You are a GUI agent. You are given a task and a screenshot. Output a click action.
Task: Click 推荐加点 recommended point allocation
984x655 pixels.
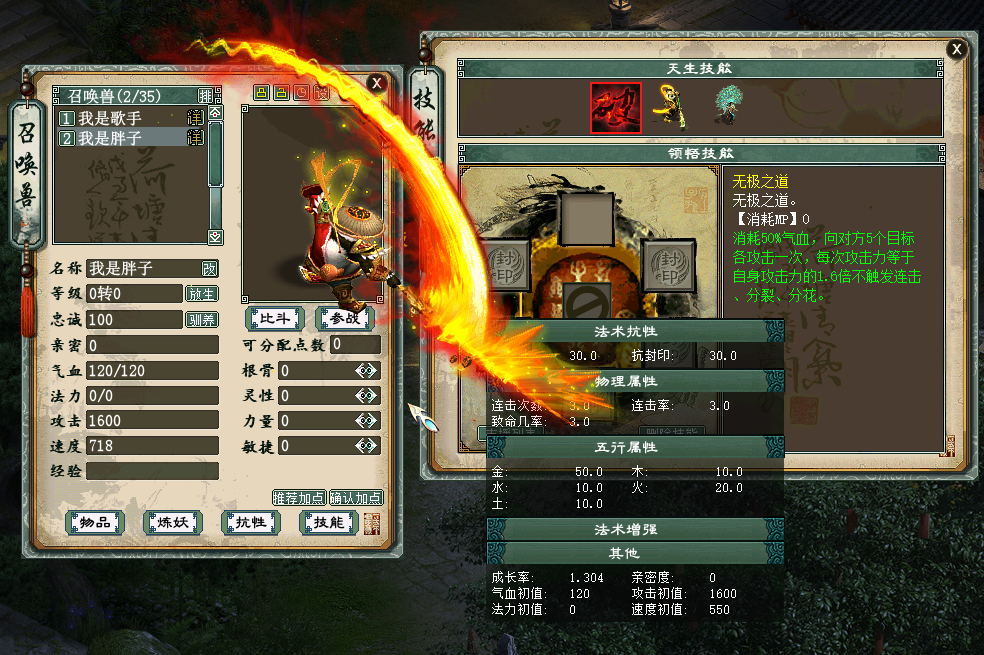[299, 497]
